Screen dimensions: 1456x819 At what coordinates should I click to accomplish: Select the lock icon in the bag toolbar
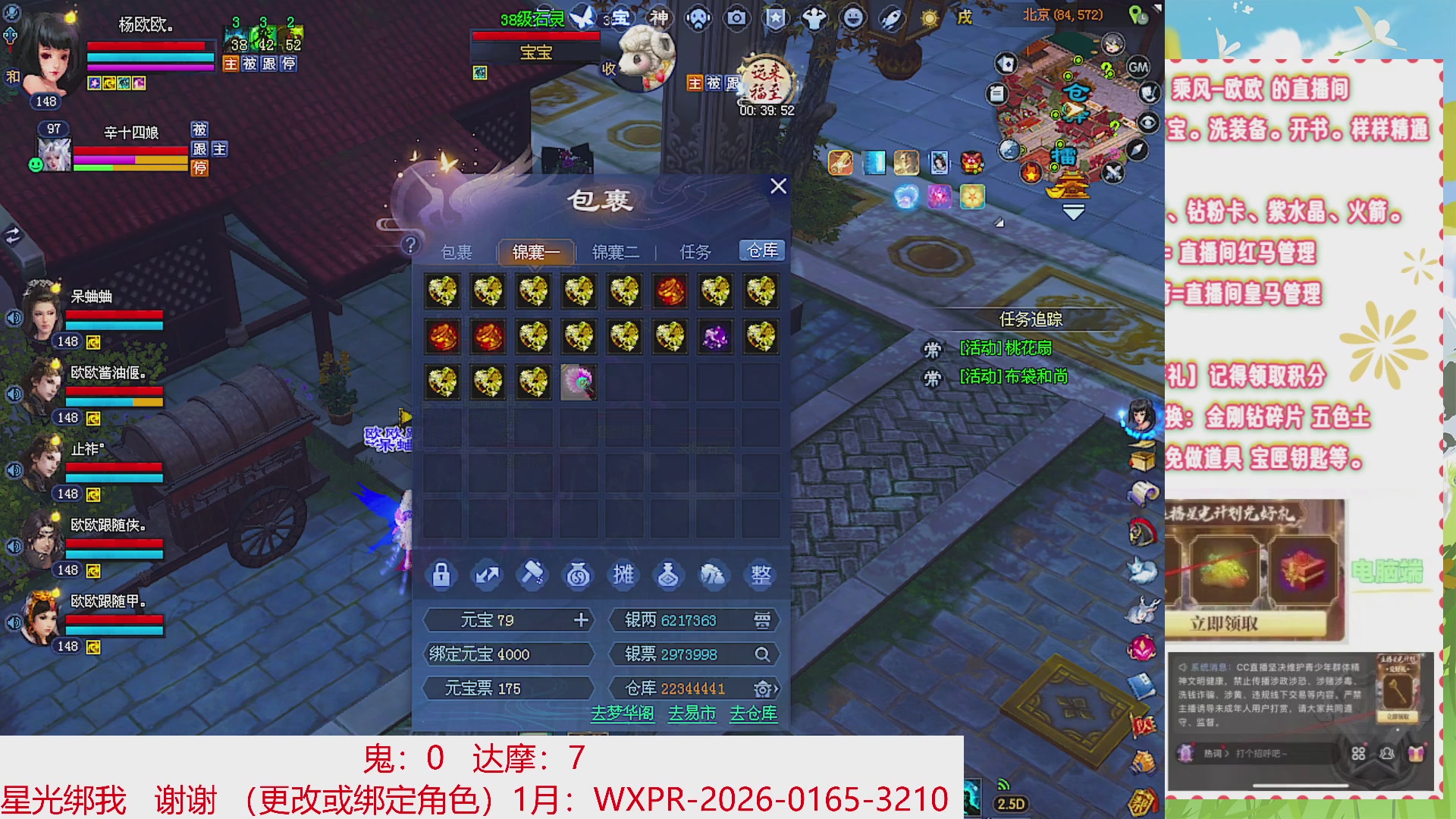442,576
